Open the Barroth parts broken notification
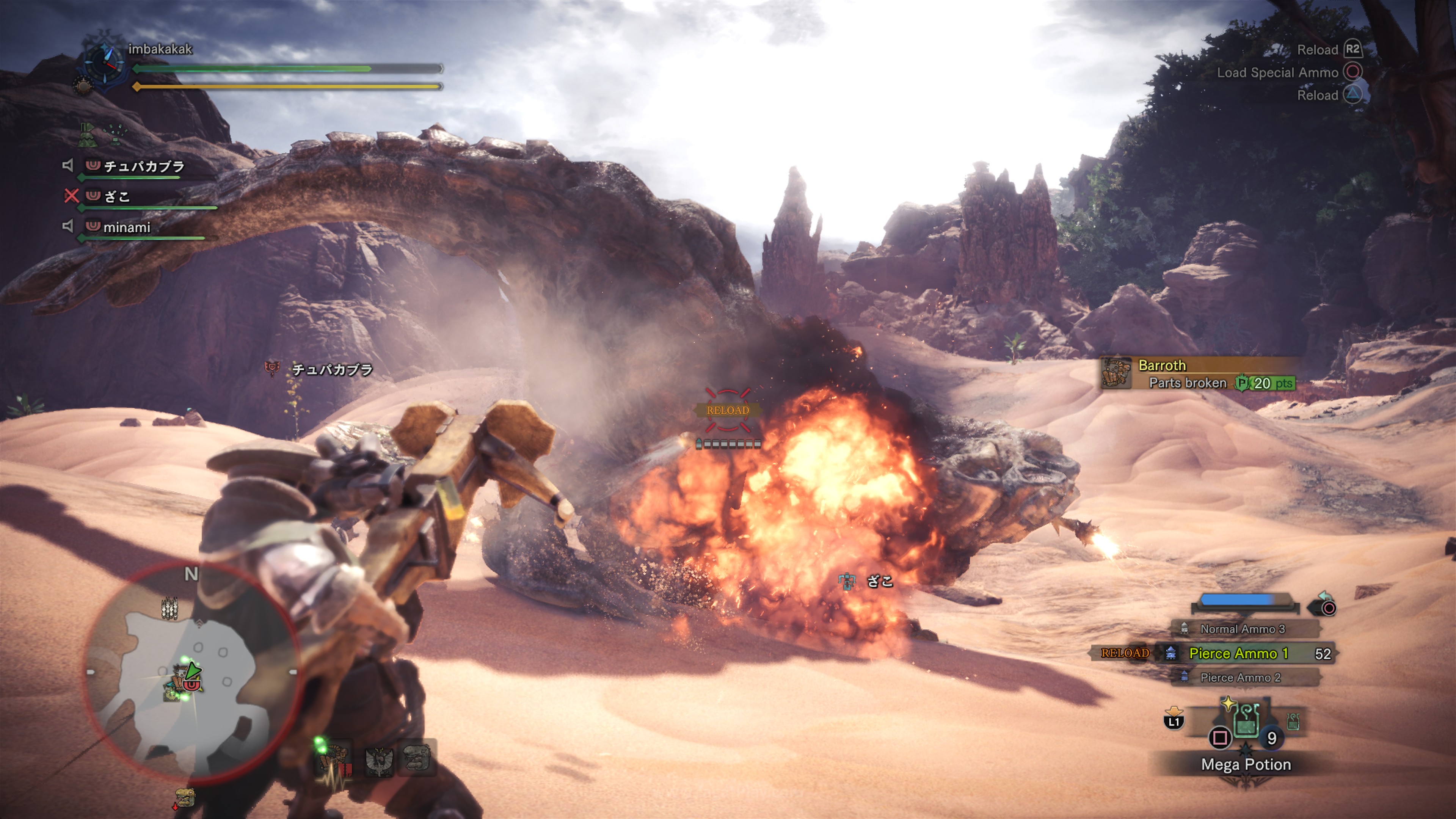Screen dimensions: 1456x819 (1197, 373)
